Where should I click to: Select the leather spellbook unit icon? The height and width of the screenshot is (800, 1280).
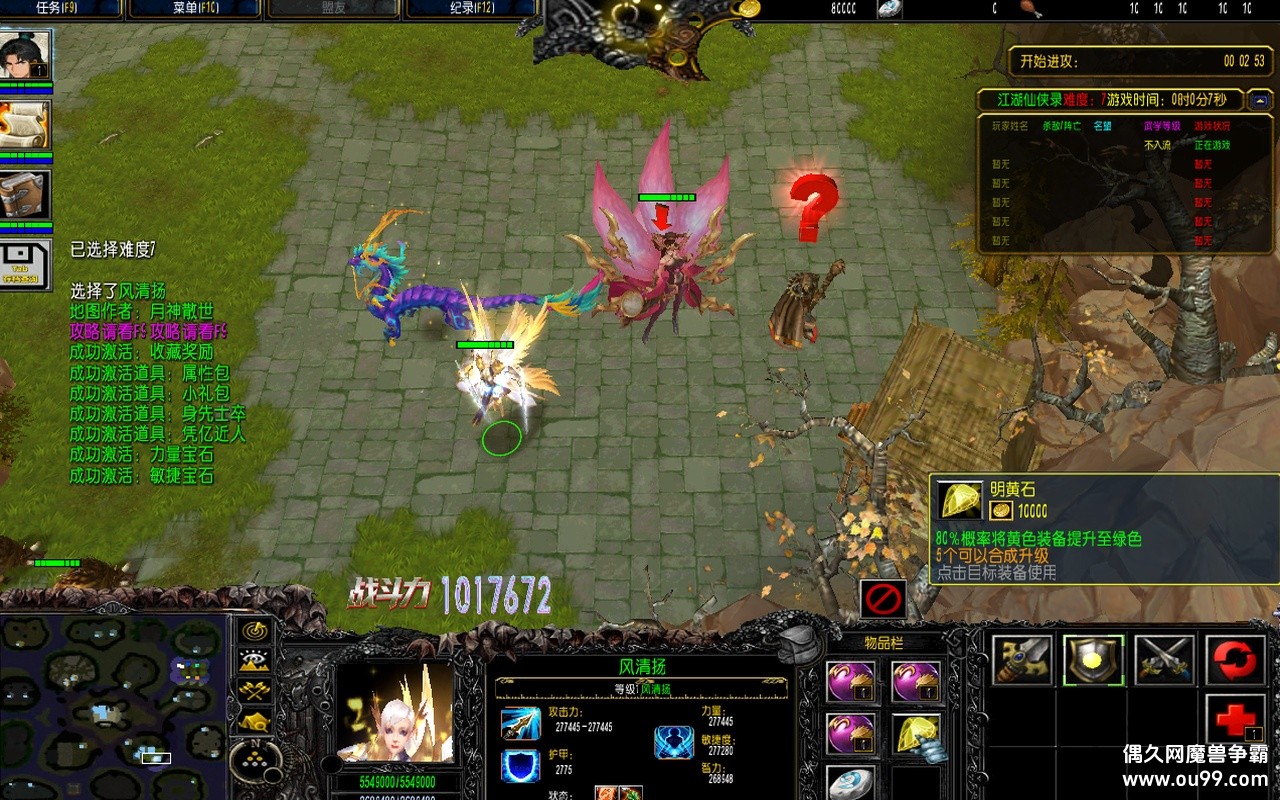[25, 194]
